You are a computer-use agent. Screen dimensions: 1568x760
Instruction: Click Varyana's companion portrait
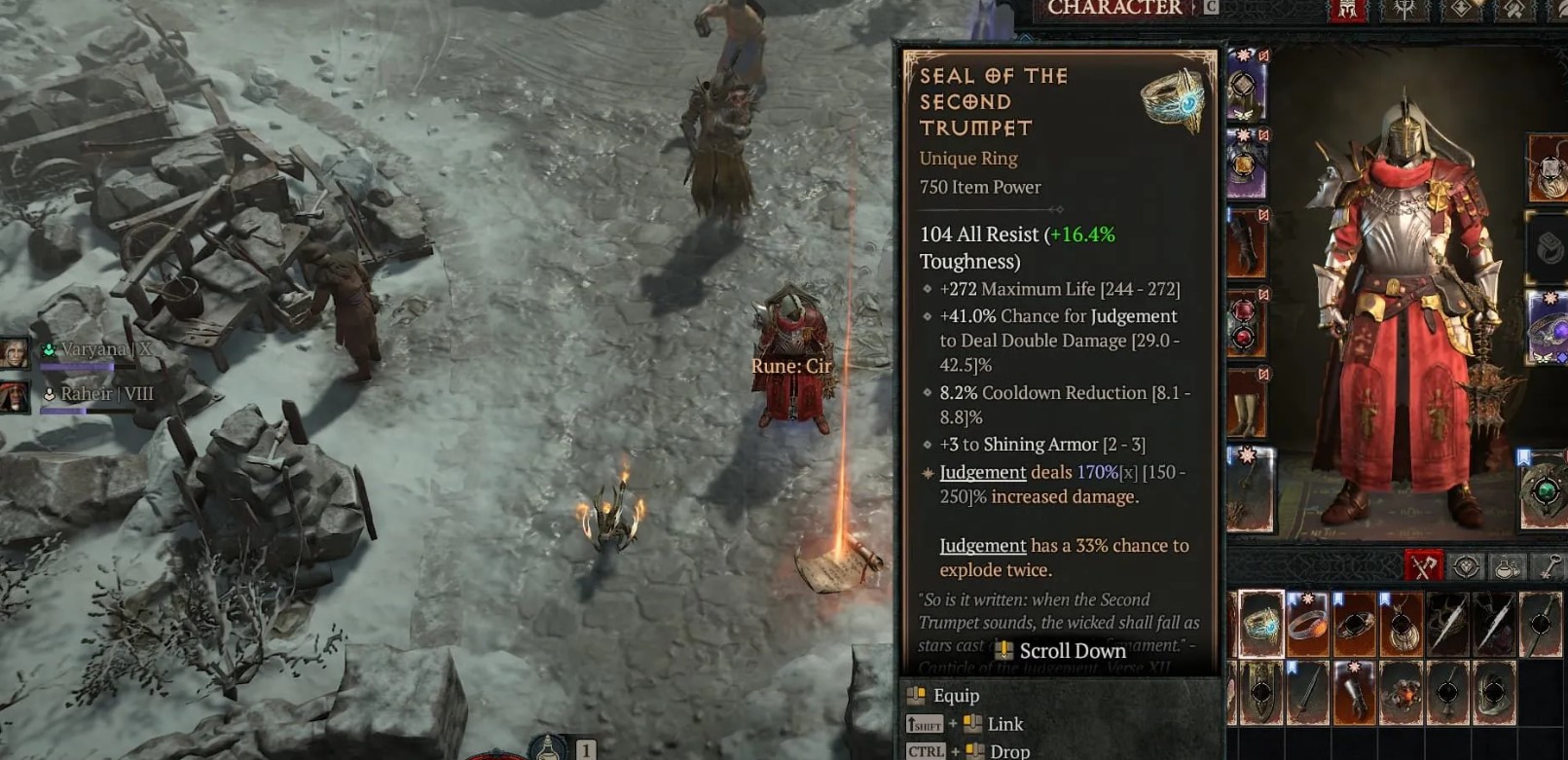click(15, 352)
